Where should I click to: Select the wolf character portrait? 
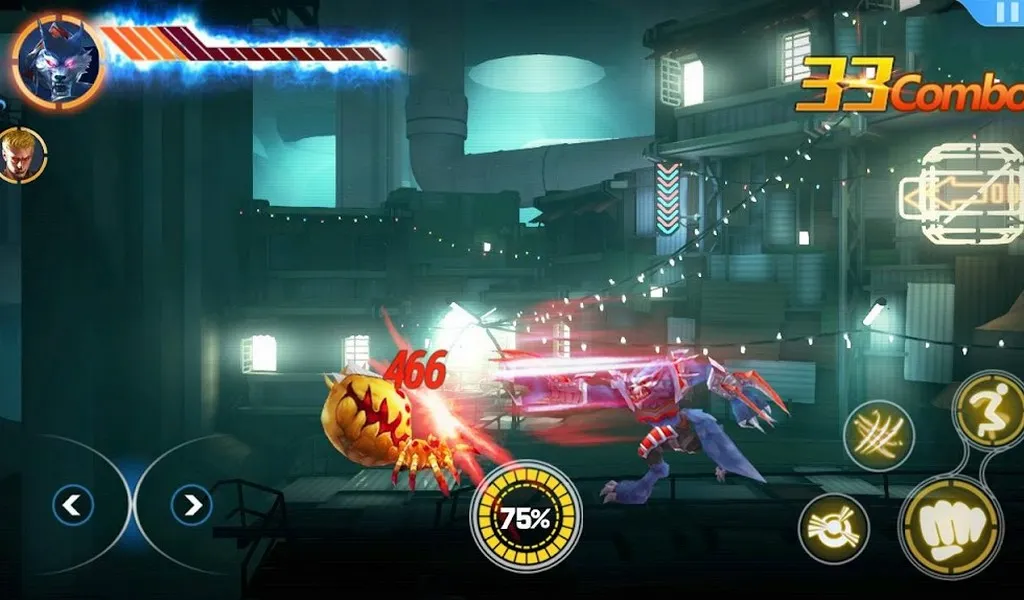[57, 62]
